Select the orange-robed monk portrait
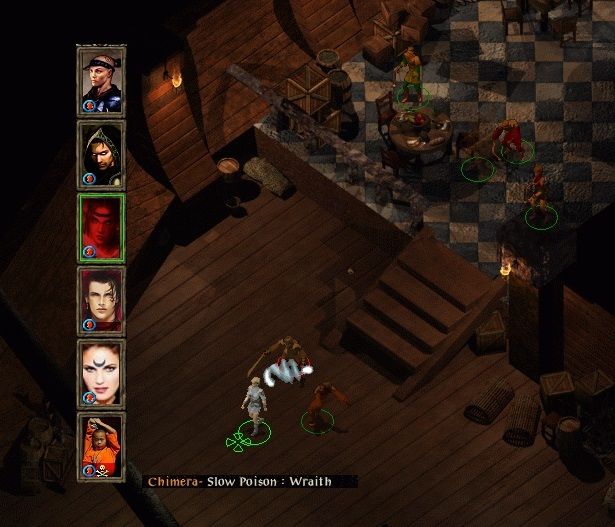Image resolution: width=615 pixels, height=527 pixels. 101,447
